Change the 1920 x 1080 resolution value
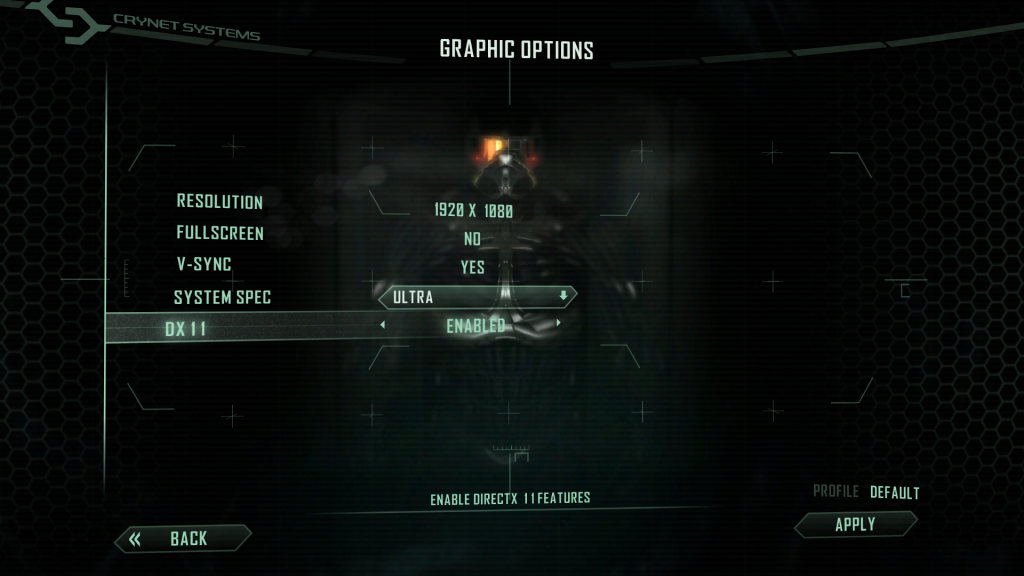 (x=473, y=211)
